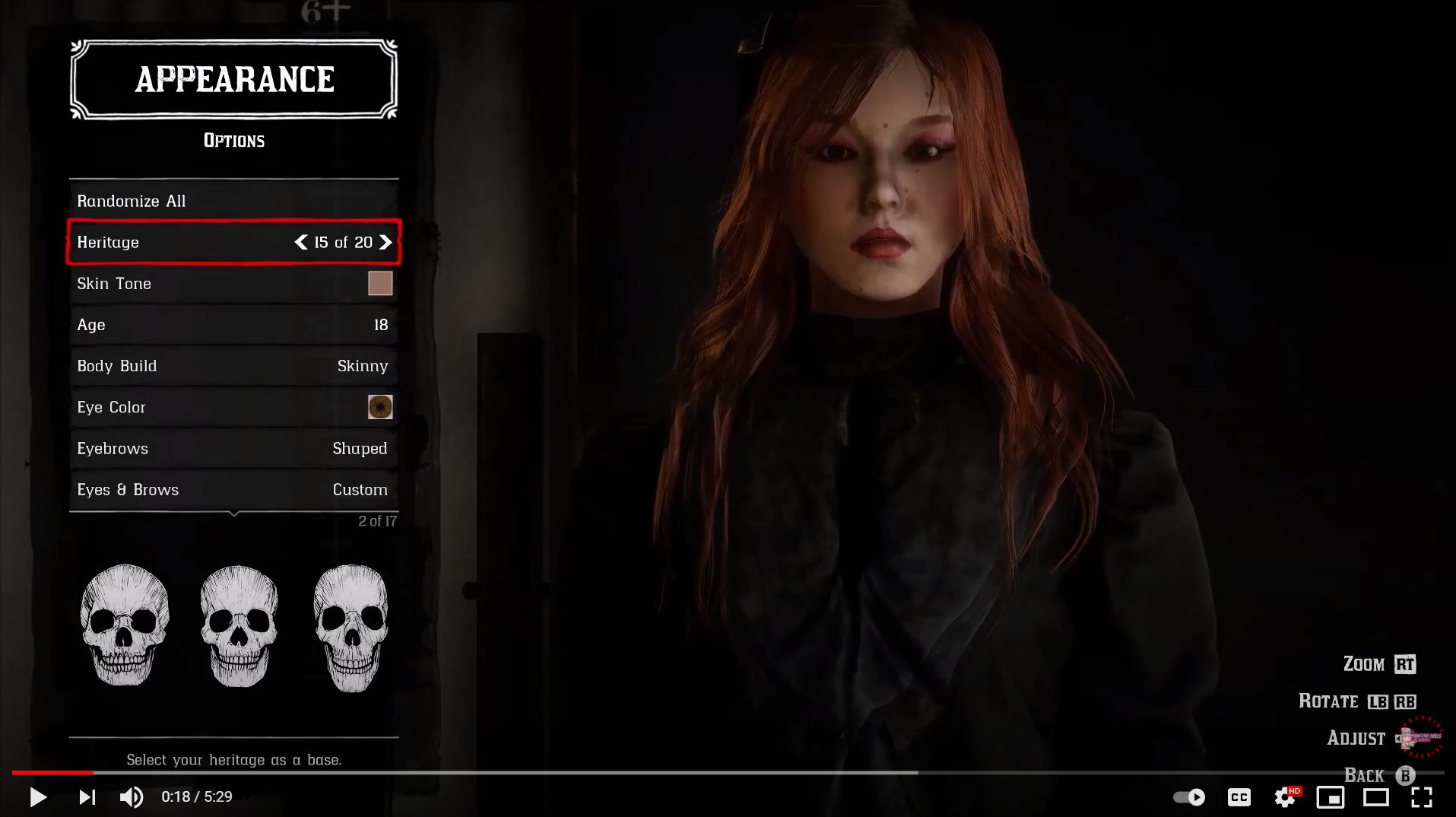The height and width of the screenshot is (817, 1456).
Task: Skip to the next video
Action: 87,797
